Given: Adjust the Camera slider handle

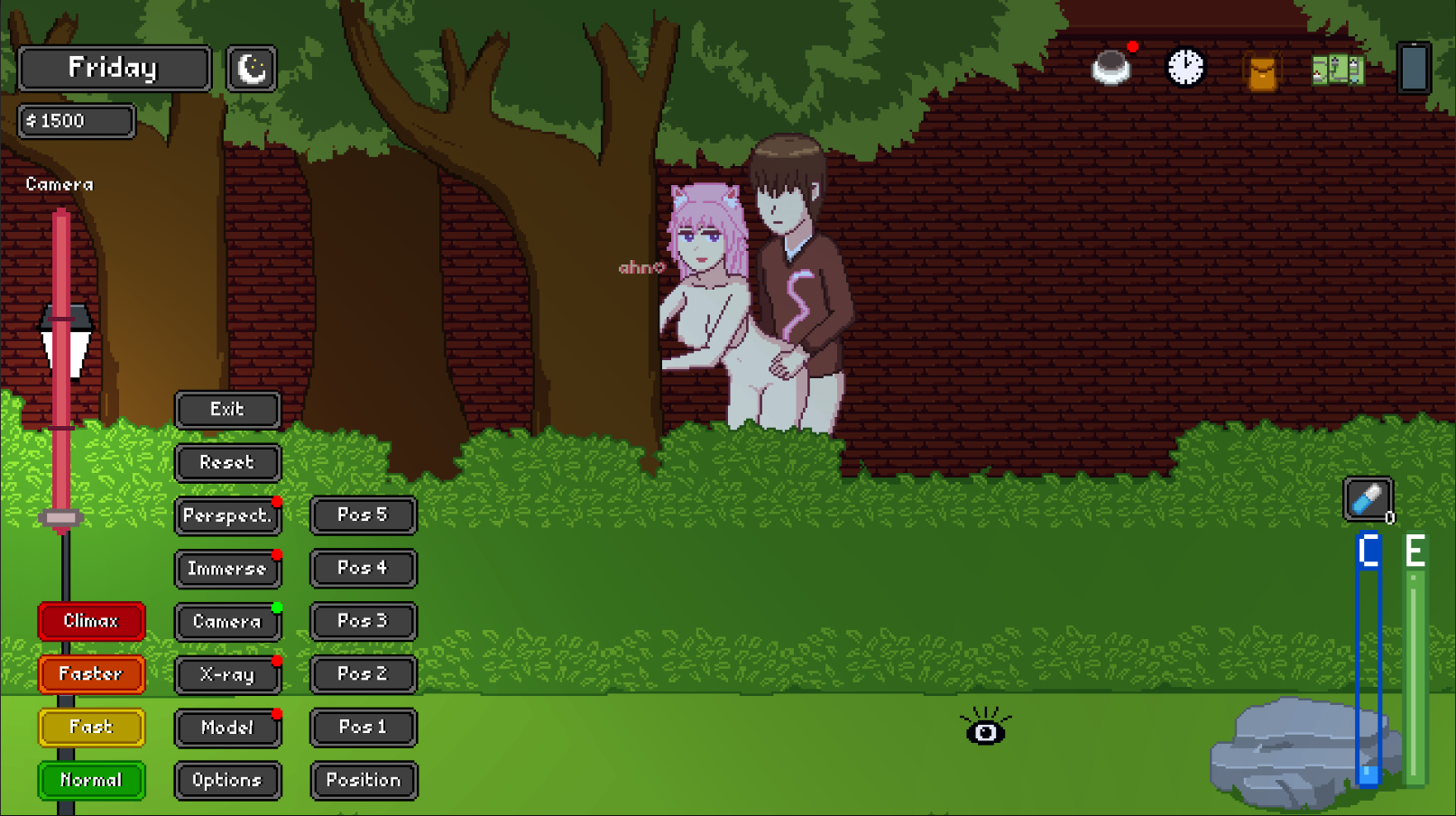Looking at the screenshot, I should [60, 516].
